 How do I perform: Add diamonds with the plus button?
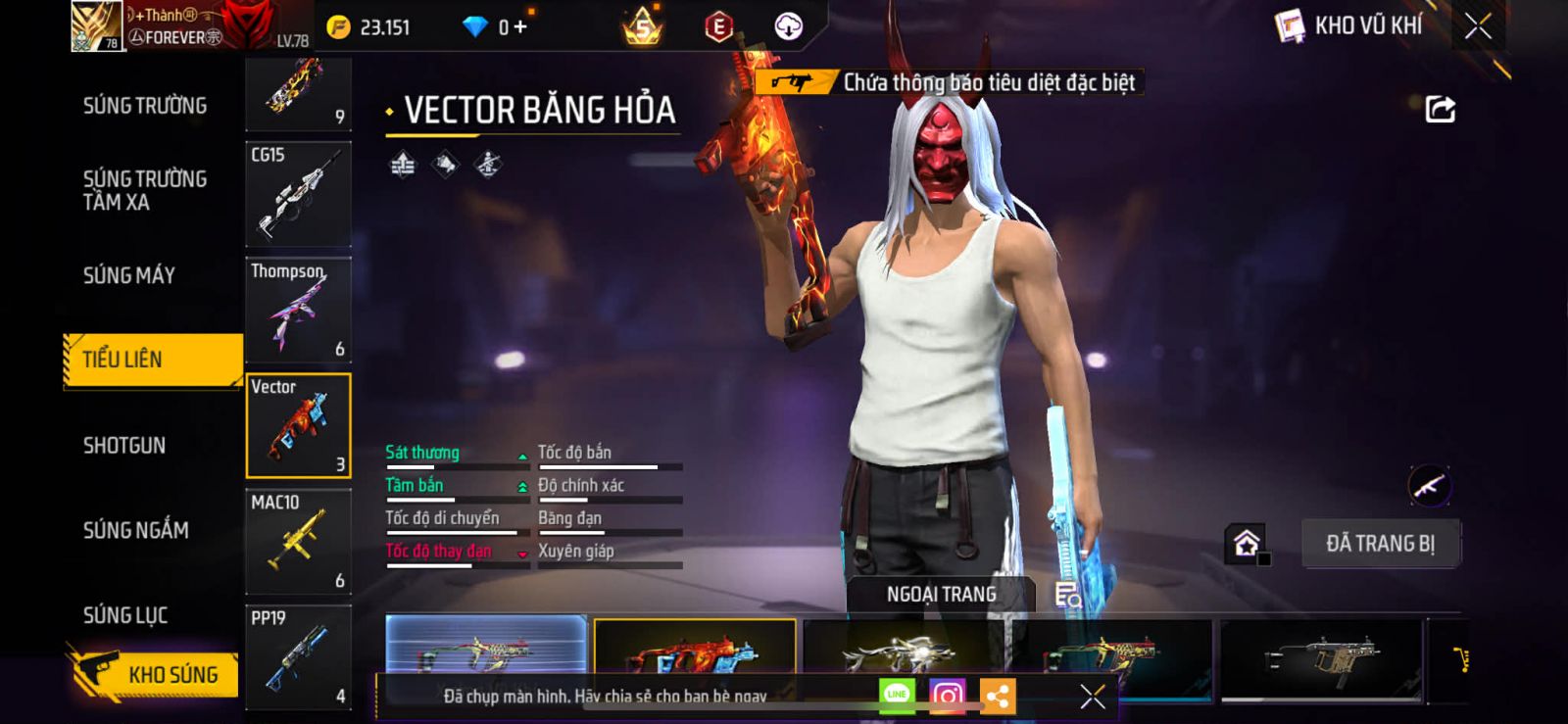click(x=520, y=26)
